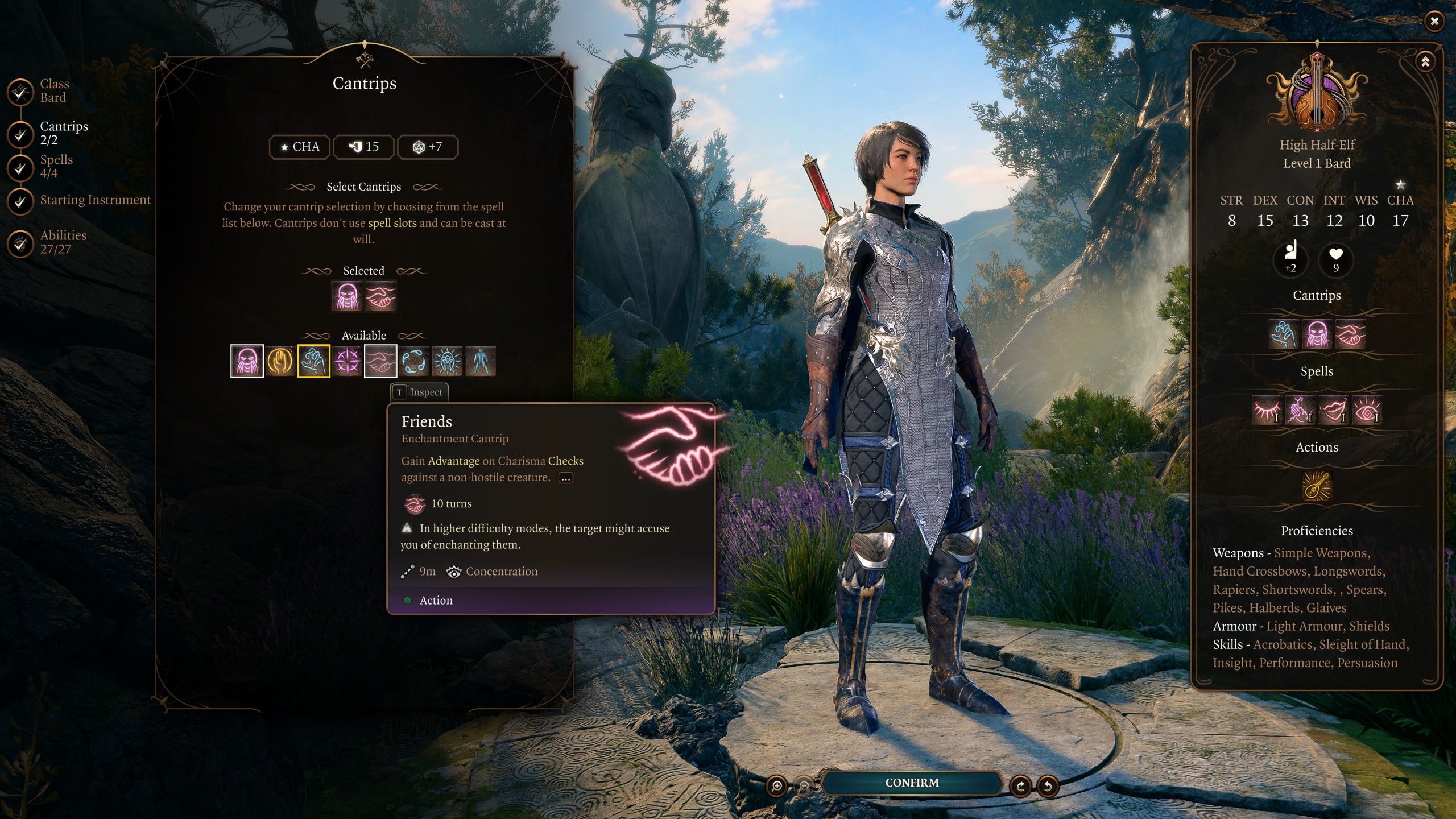Select the Light cantrip with glowing helmet
The height and width of the screenshot is (819, 1456).
[447, 361]
